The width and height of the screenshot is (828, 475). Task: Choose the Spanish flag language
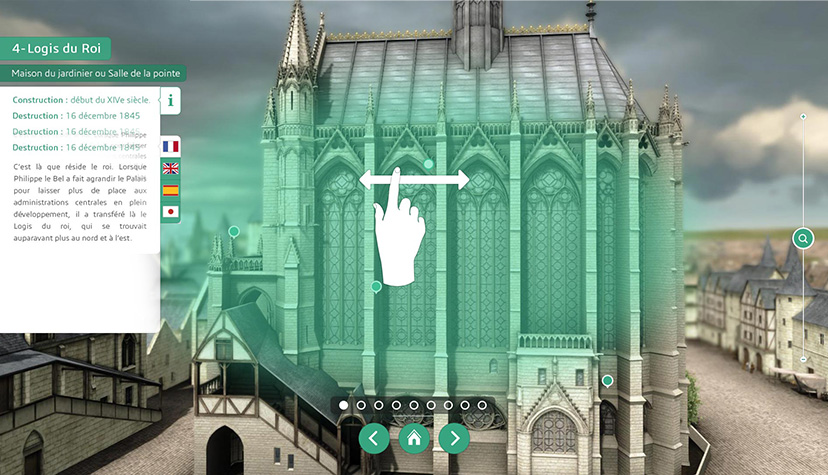click(x=170, y=190)
